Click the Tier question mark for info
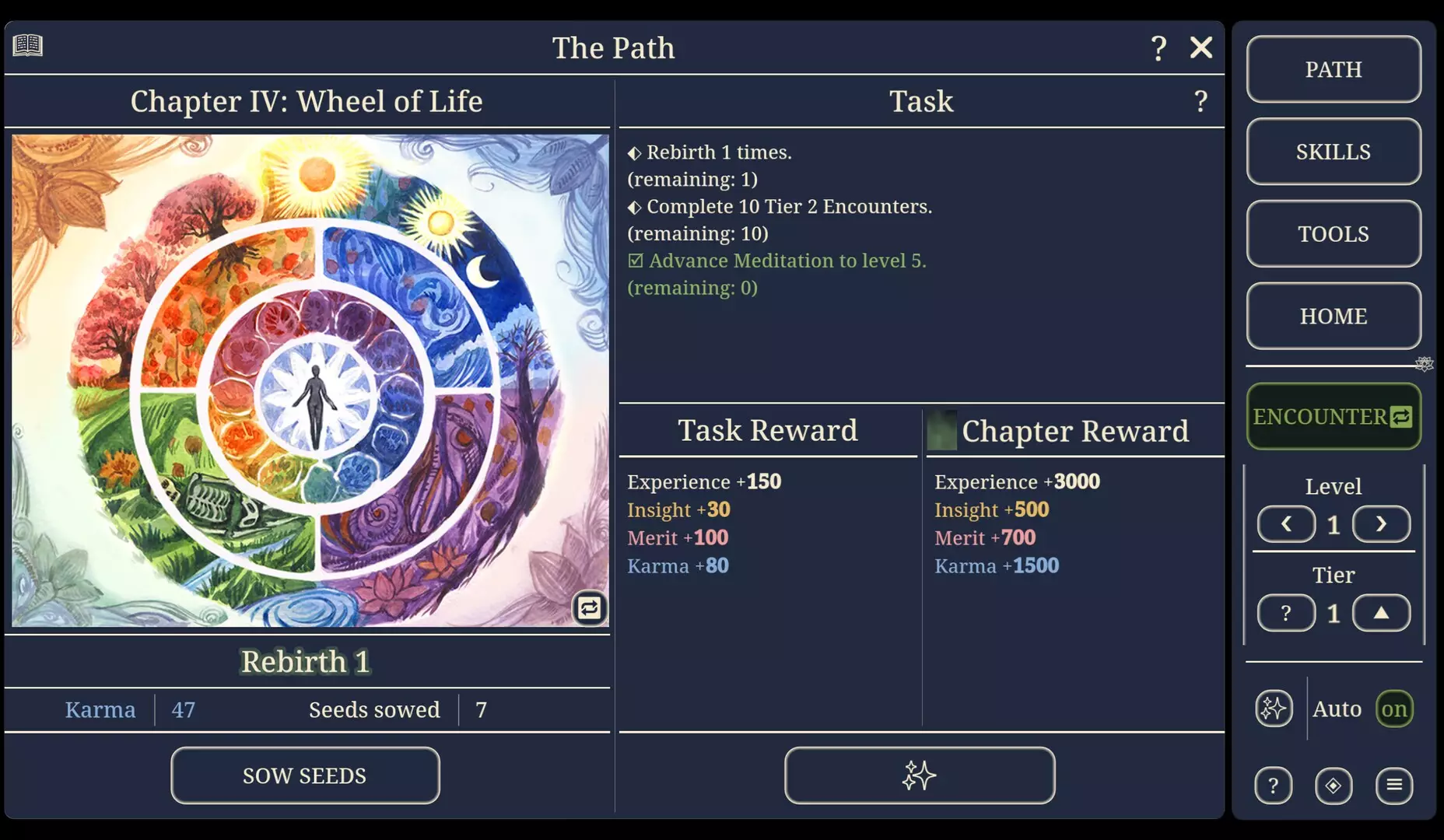The height and width of the screenshot is (840, 1444). 1286,613
